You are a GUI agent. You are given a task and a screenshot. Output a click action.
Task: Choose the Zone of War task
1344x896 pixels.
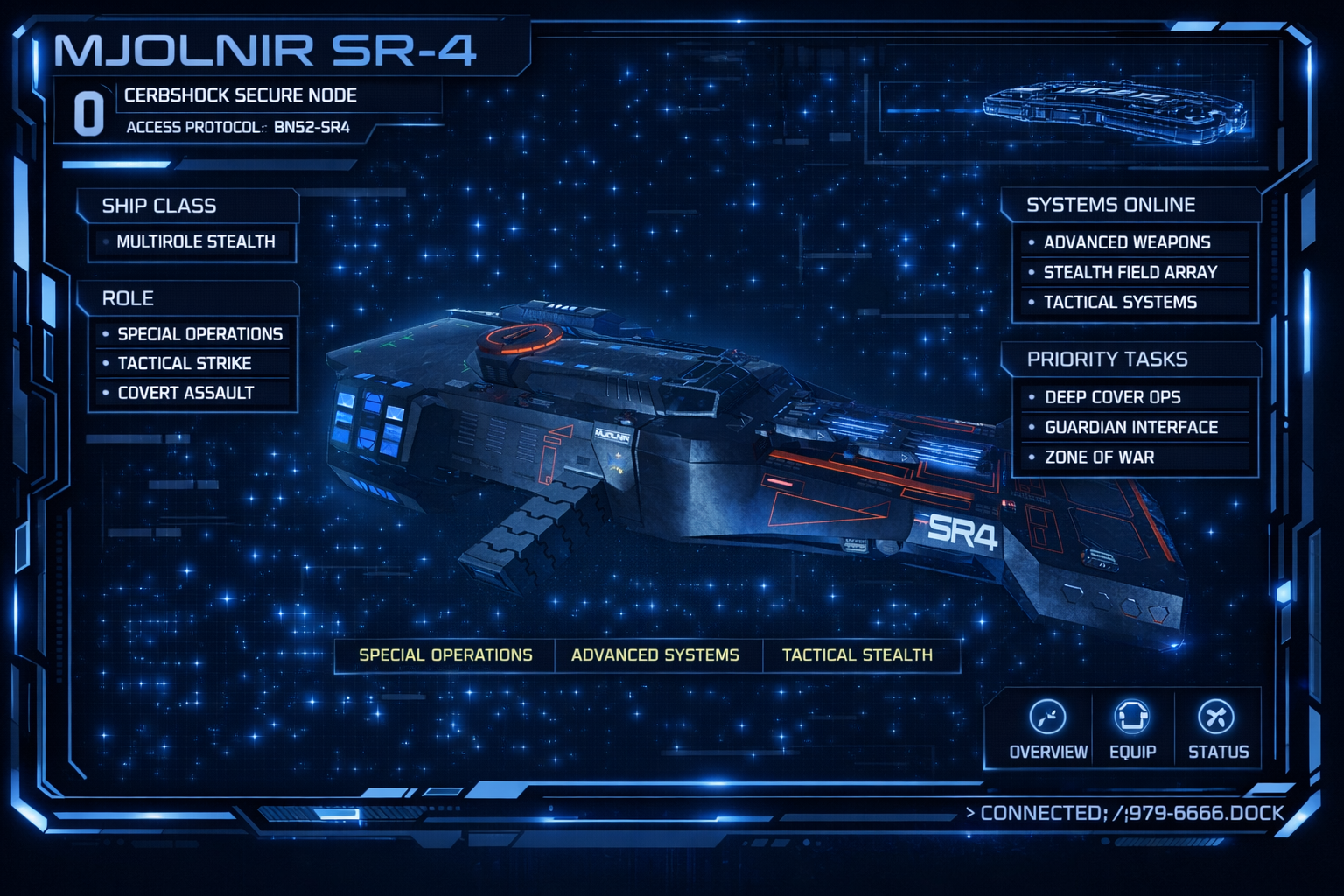tap(1099, 457)
